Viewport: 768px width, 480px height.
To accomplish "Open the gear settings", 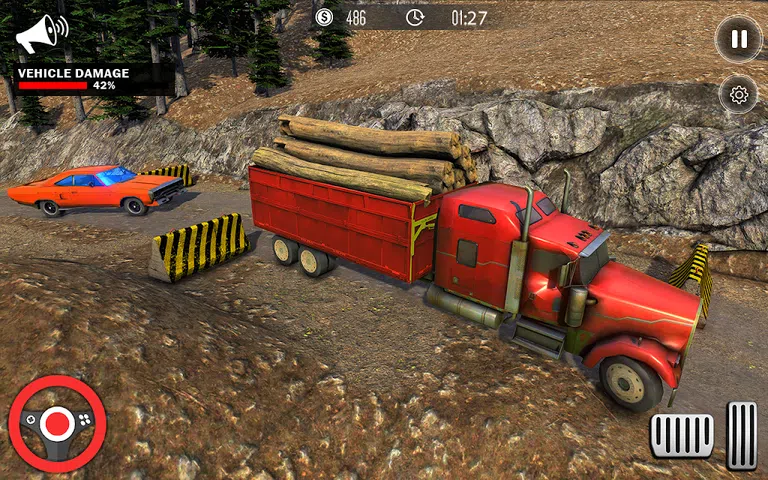I will pos(739,95).
